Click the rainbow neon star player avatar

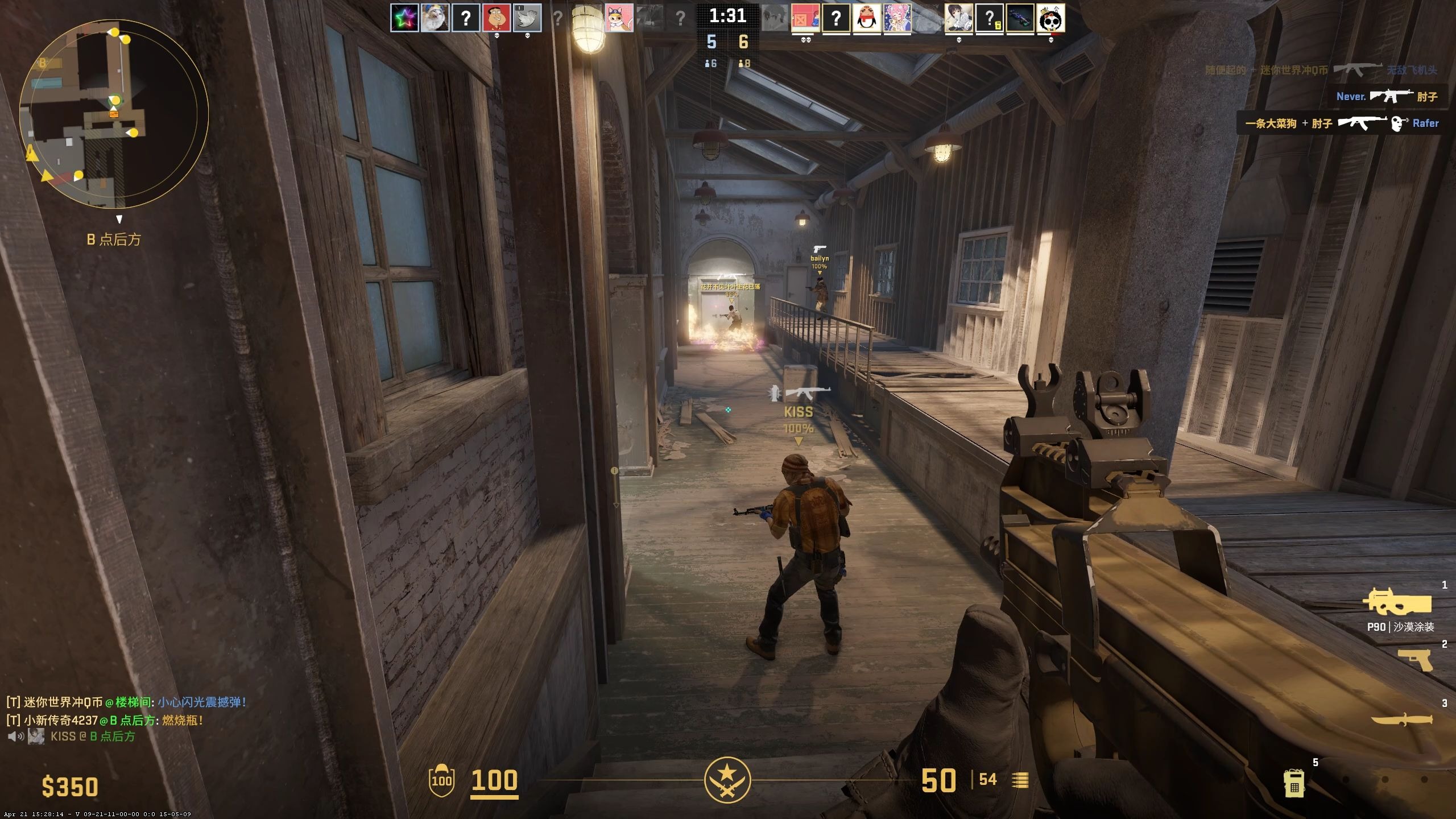(x=404, y=18)
